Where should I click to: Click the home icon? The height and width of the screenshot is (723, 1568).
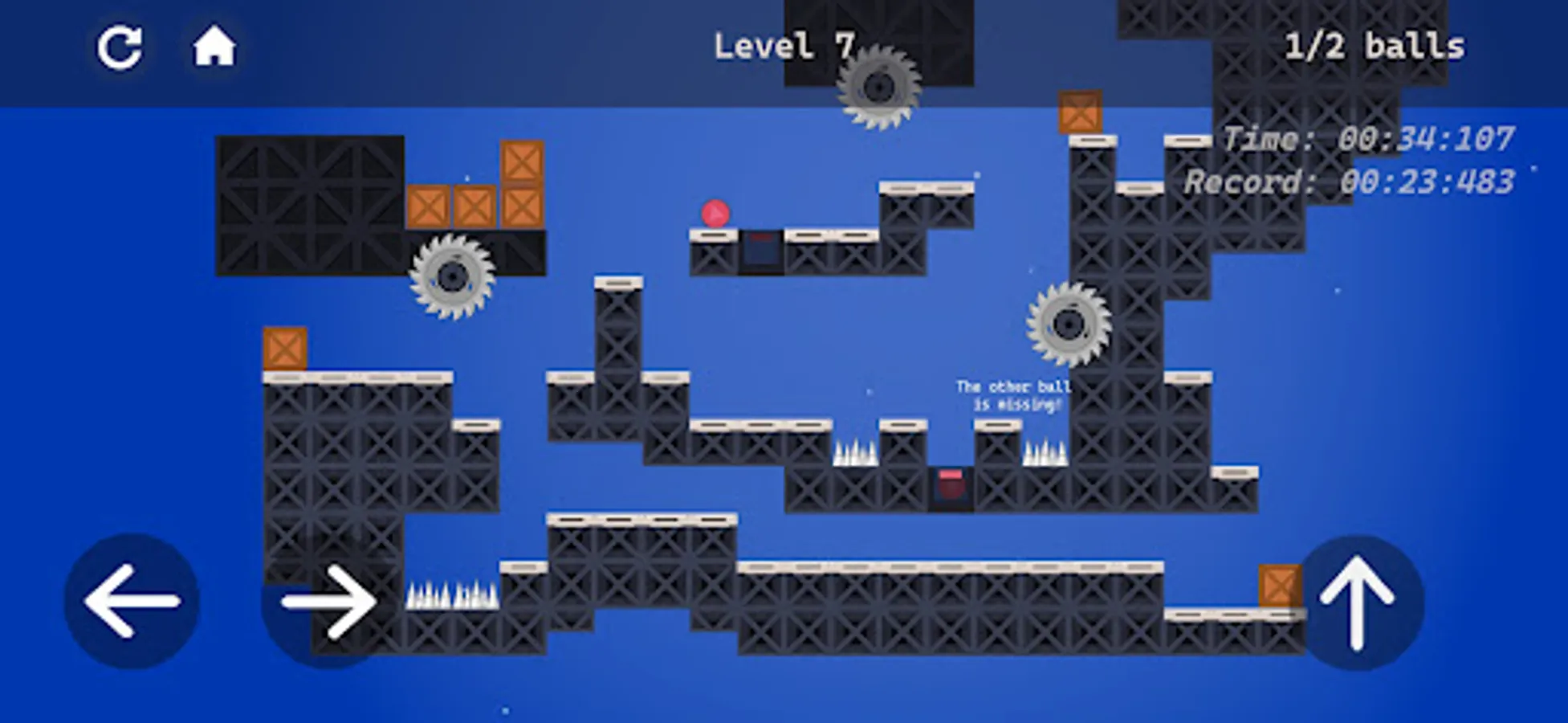(x=214, y=48)
